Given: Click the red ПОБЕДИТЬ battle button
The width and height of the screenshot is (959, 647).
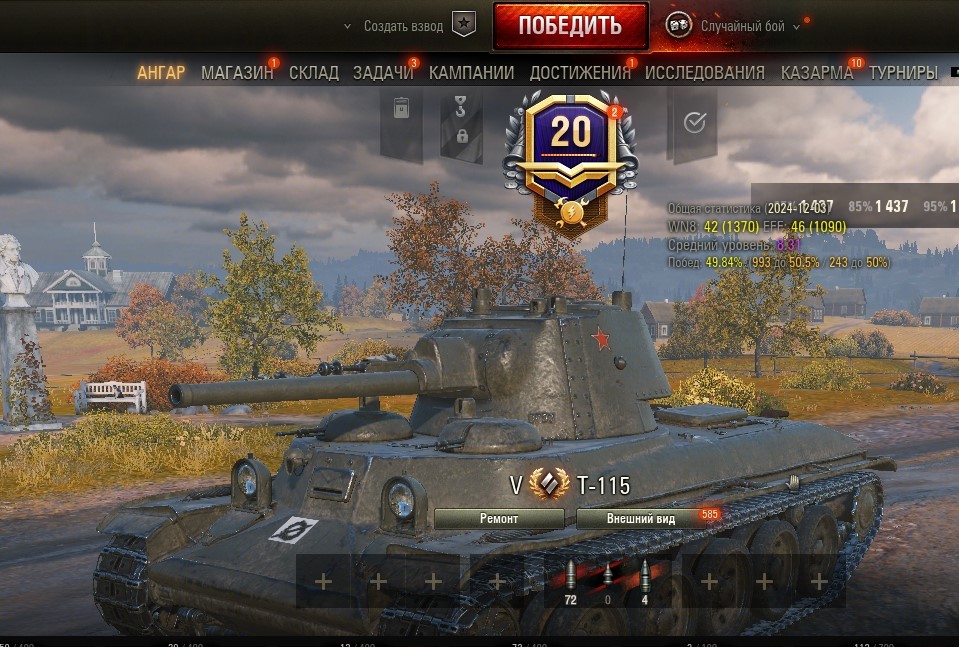Looking at the screenshot, I should pos(570,26).
